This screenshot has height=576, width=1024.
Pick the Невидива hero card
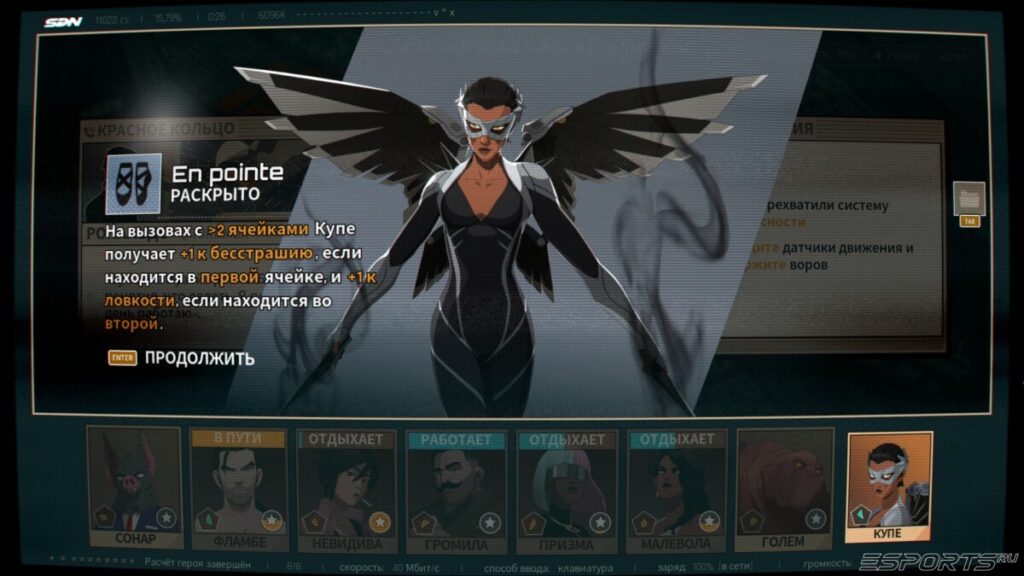coord(346,490)
